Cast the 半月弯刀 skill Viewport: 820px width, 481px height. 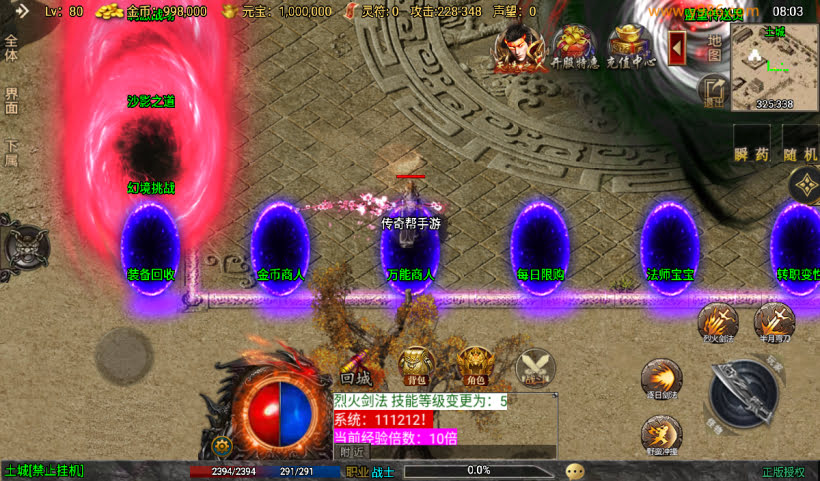pyautogui.click(x=774, y=322)
